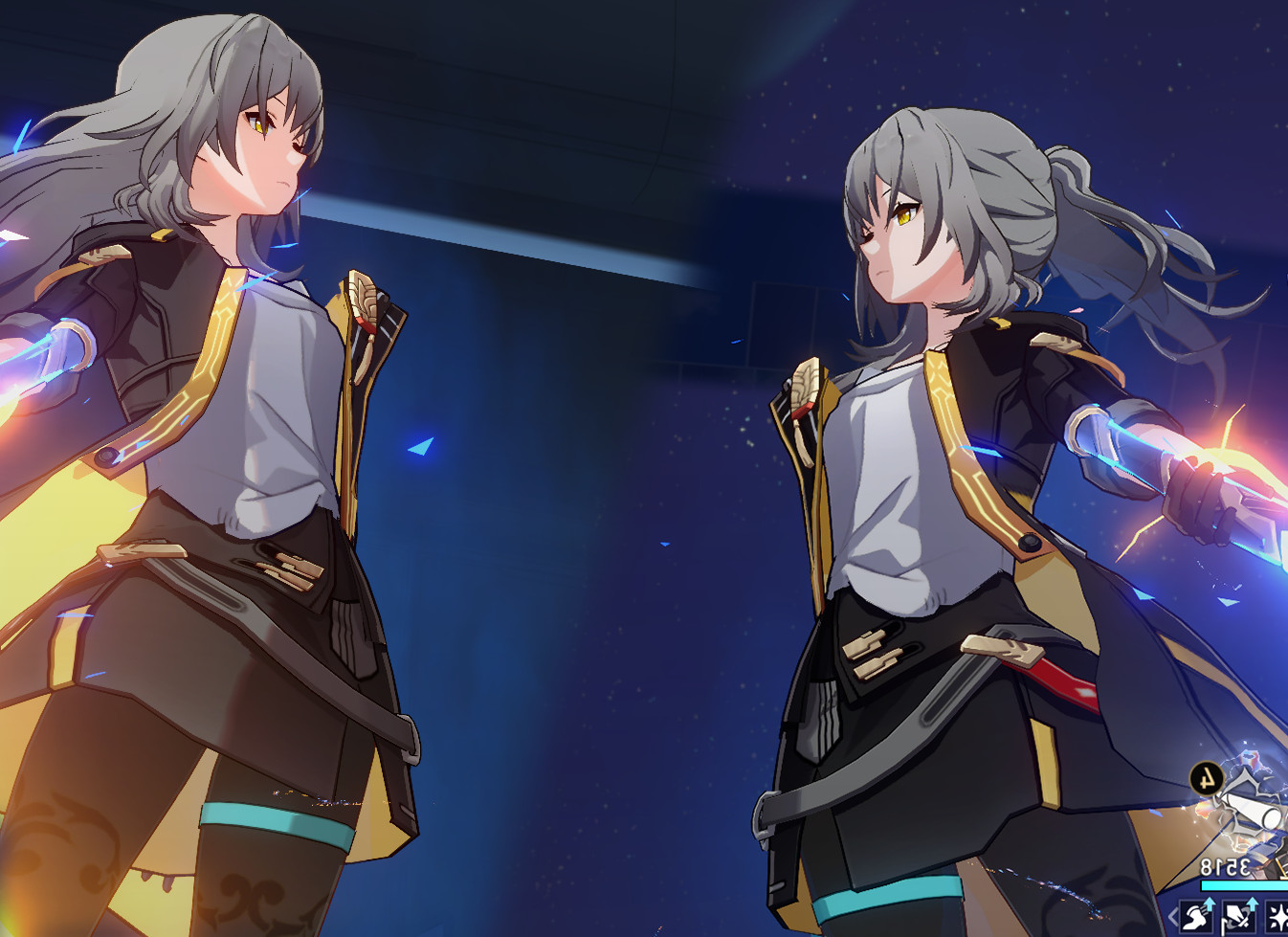Image resolution: width=1288 pixels, height=937 pixels.
Task: Toggle the enhanced basic attack state
Action: click(1197, 918)
